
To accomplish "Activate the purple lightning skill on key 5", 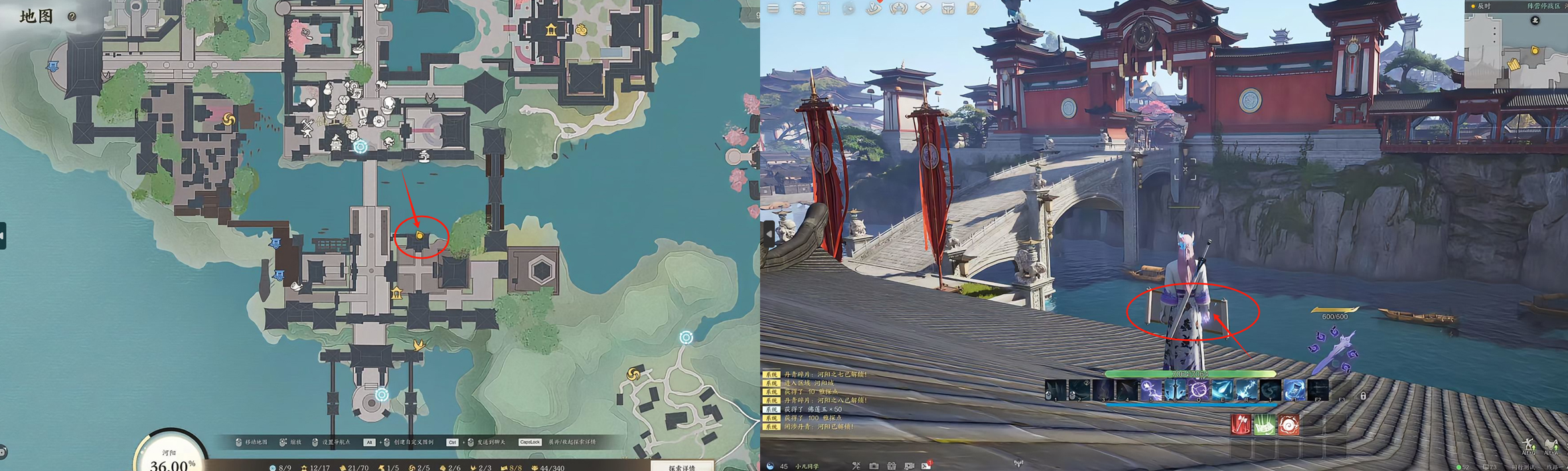I will click(x=1150, y=391).
